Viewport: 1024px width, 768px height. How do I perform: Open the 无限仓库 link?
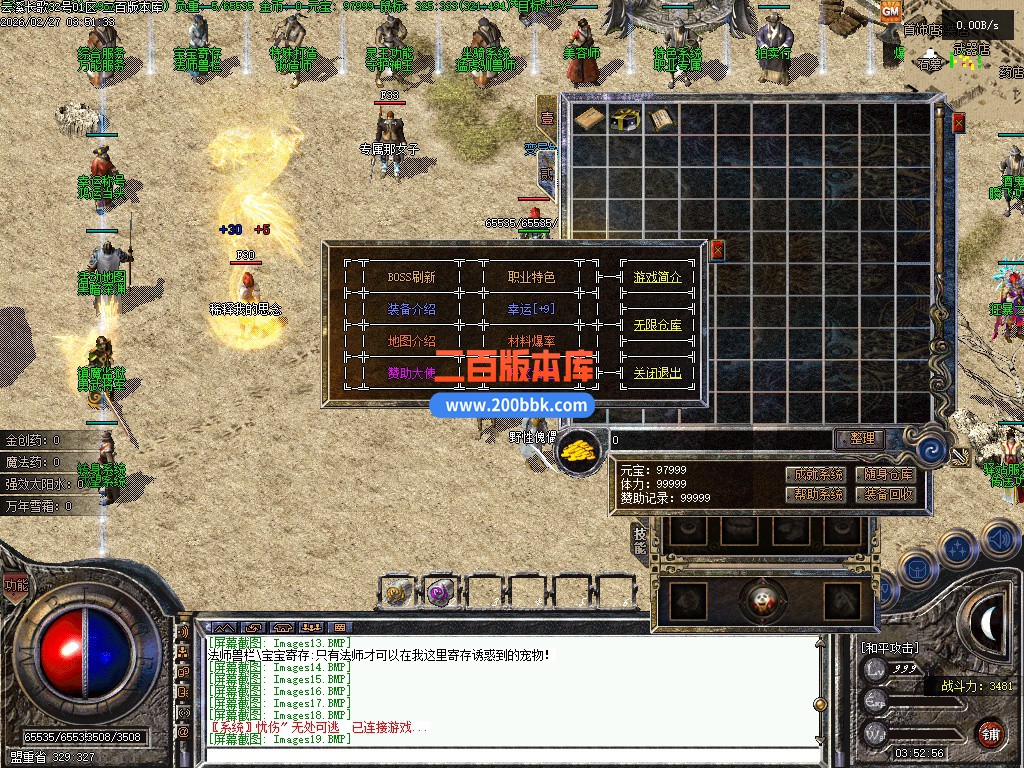[x=657, y=325]
